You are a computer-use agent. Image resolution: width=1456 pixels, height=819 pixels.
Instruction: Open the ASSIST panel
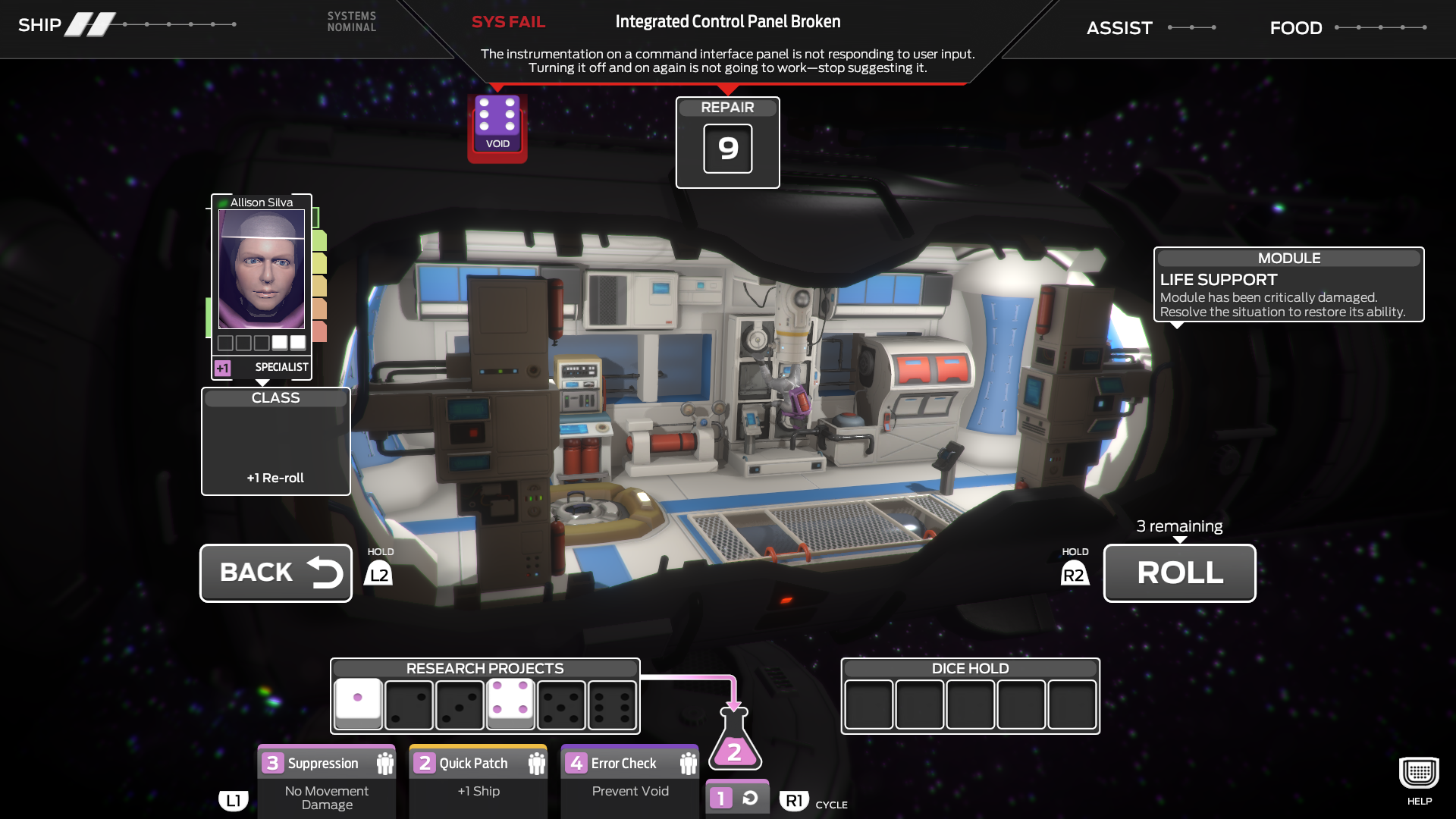pyautogui.click(x=1119, y=28)
